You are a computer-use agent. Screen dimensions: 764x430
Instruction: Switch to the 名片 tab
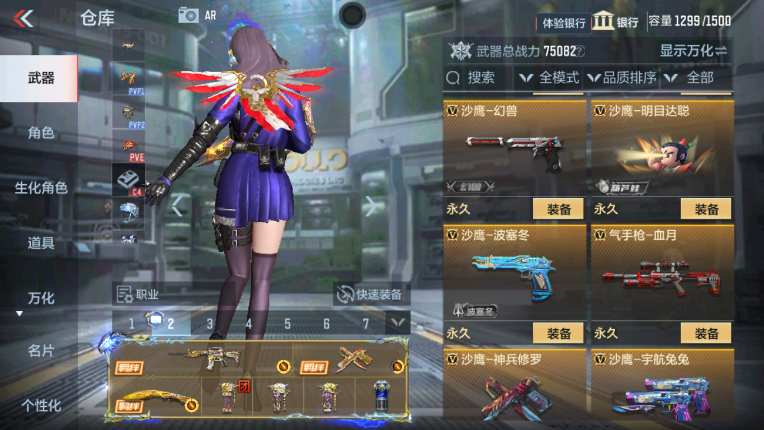pyautogui.click(x=40, y=351)
